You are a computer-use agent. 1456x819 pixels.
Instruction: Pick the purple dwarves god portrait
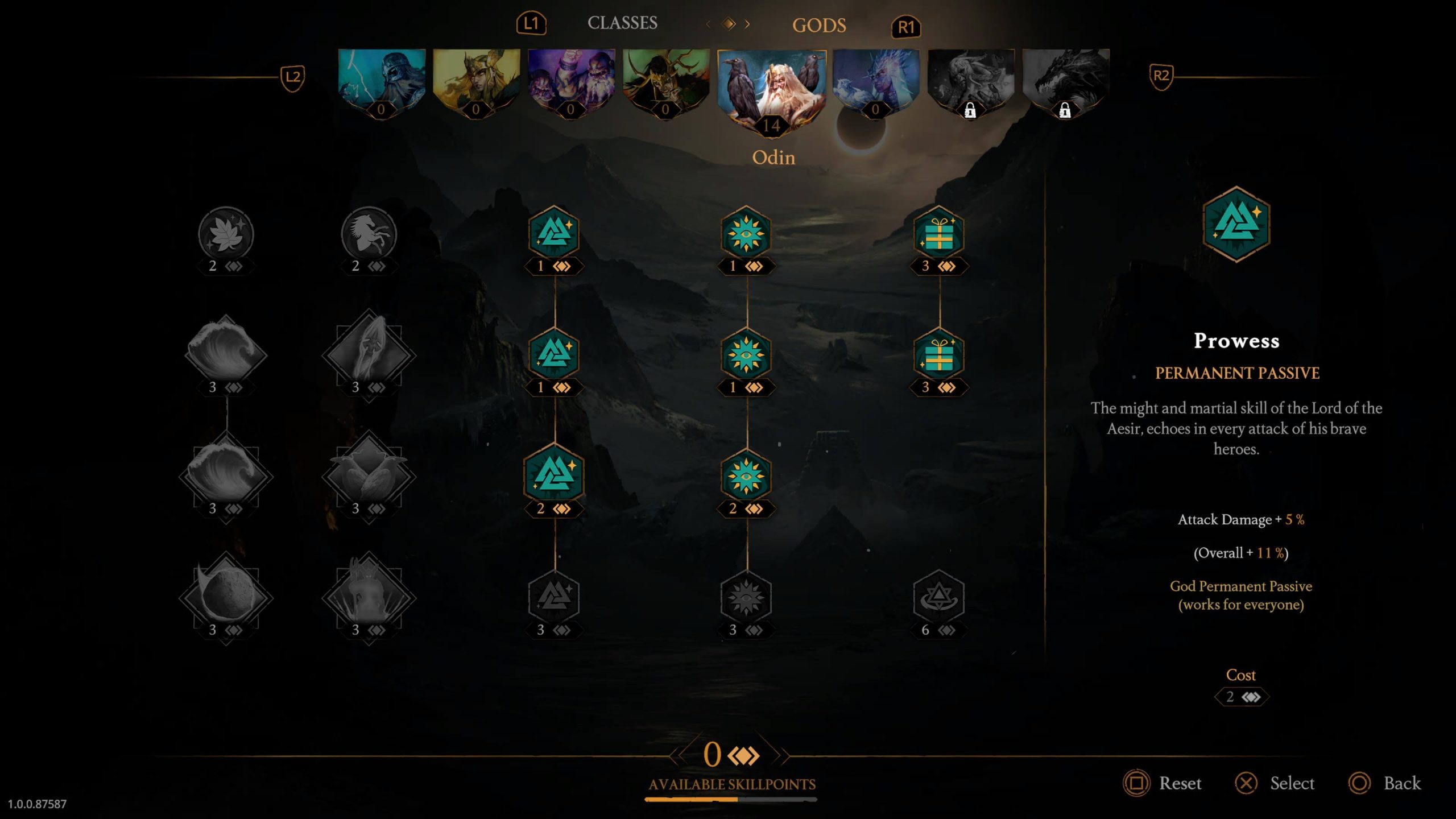pos(571,81)
